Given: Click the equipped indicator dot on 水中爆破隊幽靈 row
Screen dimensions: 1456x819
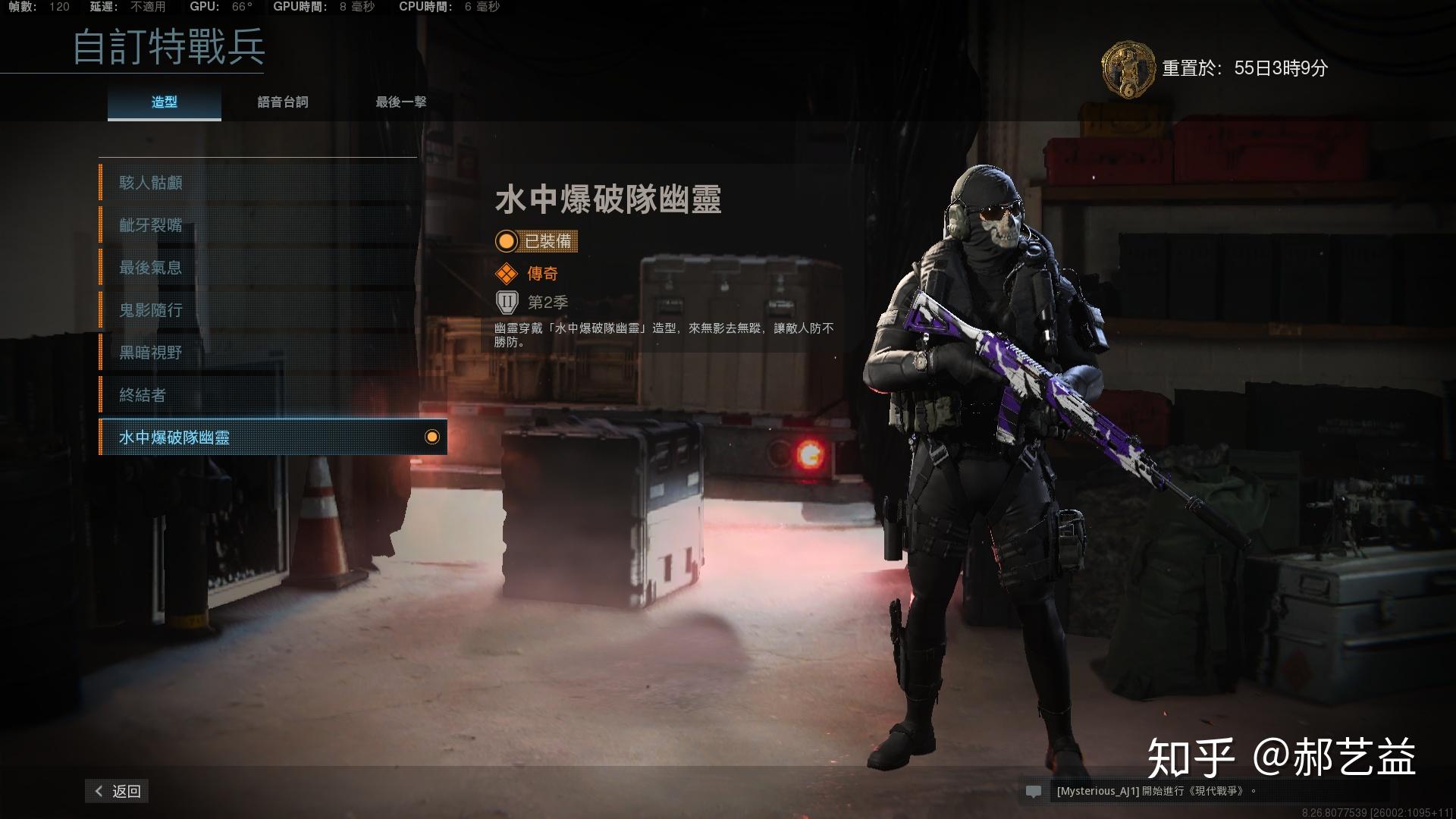Looking at the screenshot, I should [432, 437].
